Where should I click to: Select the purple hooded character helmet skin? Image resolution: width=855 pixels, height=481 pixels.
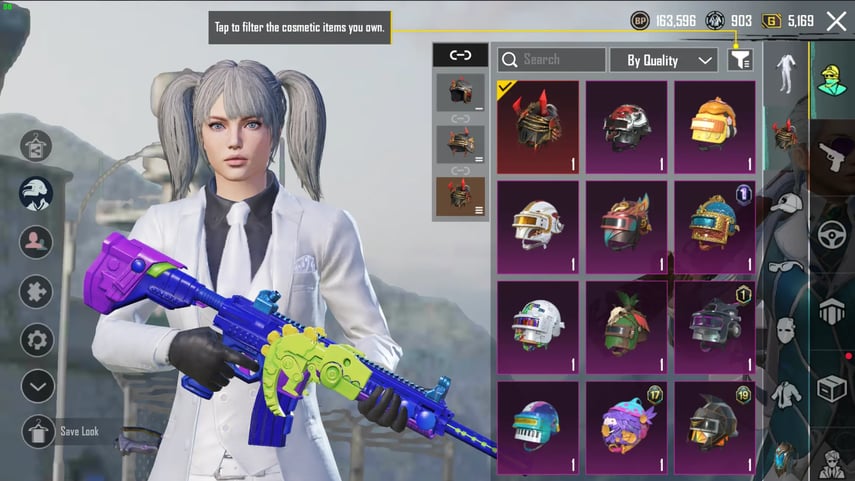626,426
